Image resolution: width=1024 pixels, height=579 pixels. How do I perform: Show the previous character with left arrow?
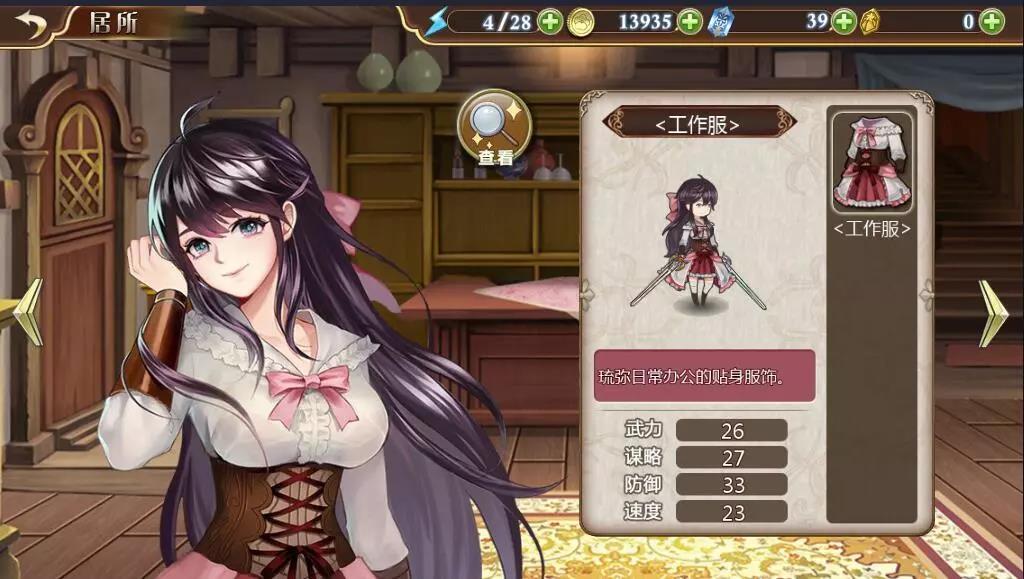coord(28,312)
